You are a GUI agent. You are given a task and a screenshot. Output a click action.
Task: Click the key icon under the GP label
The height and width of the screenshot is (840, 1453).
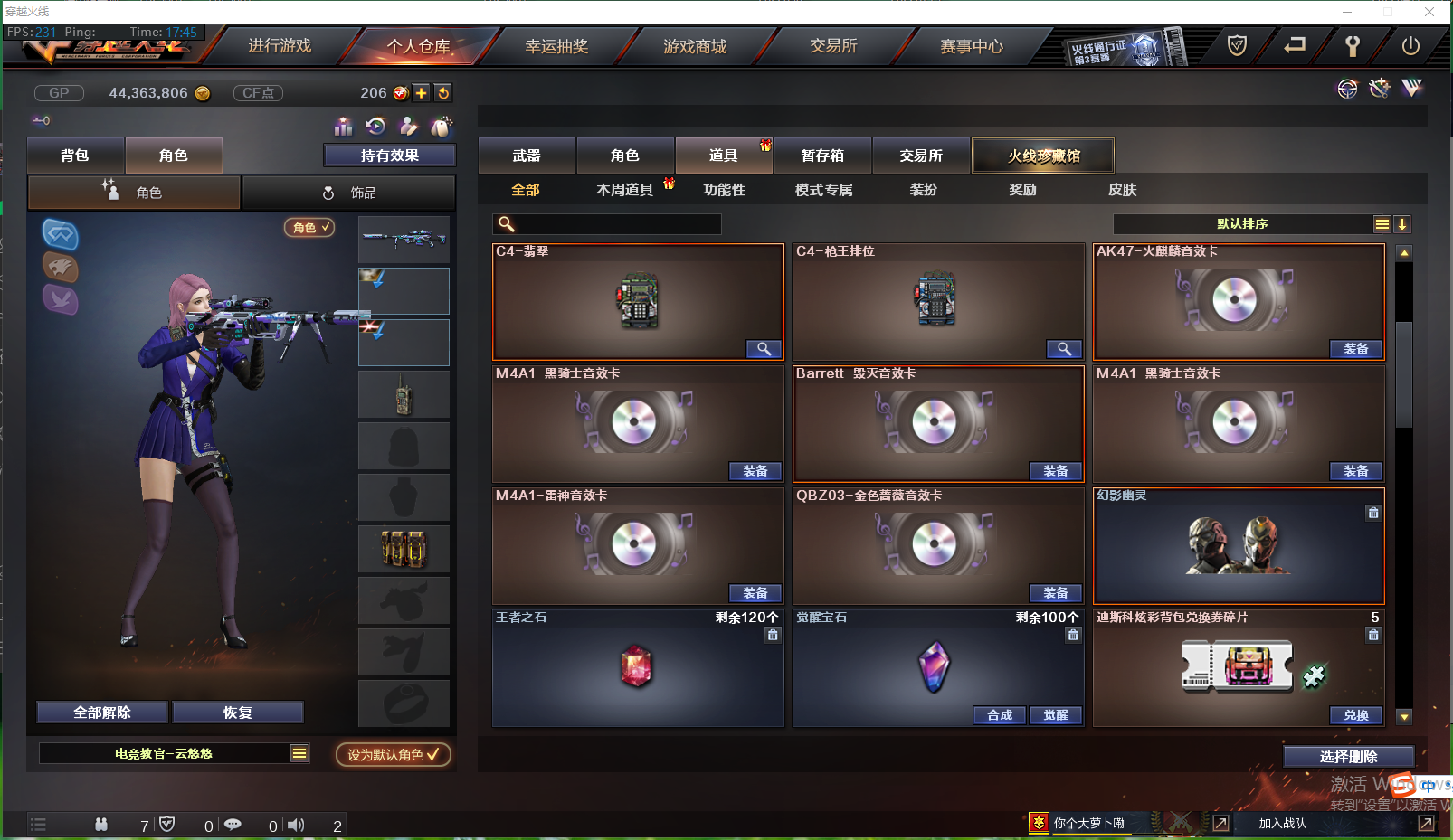tap(41, 119)
